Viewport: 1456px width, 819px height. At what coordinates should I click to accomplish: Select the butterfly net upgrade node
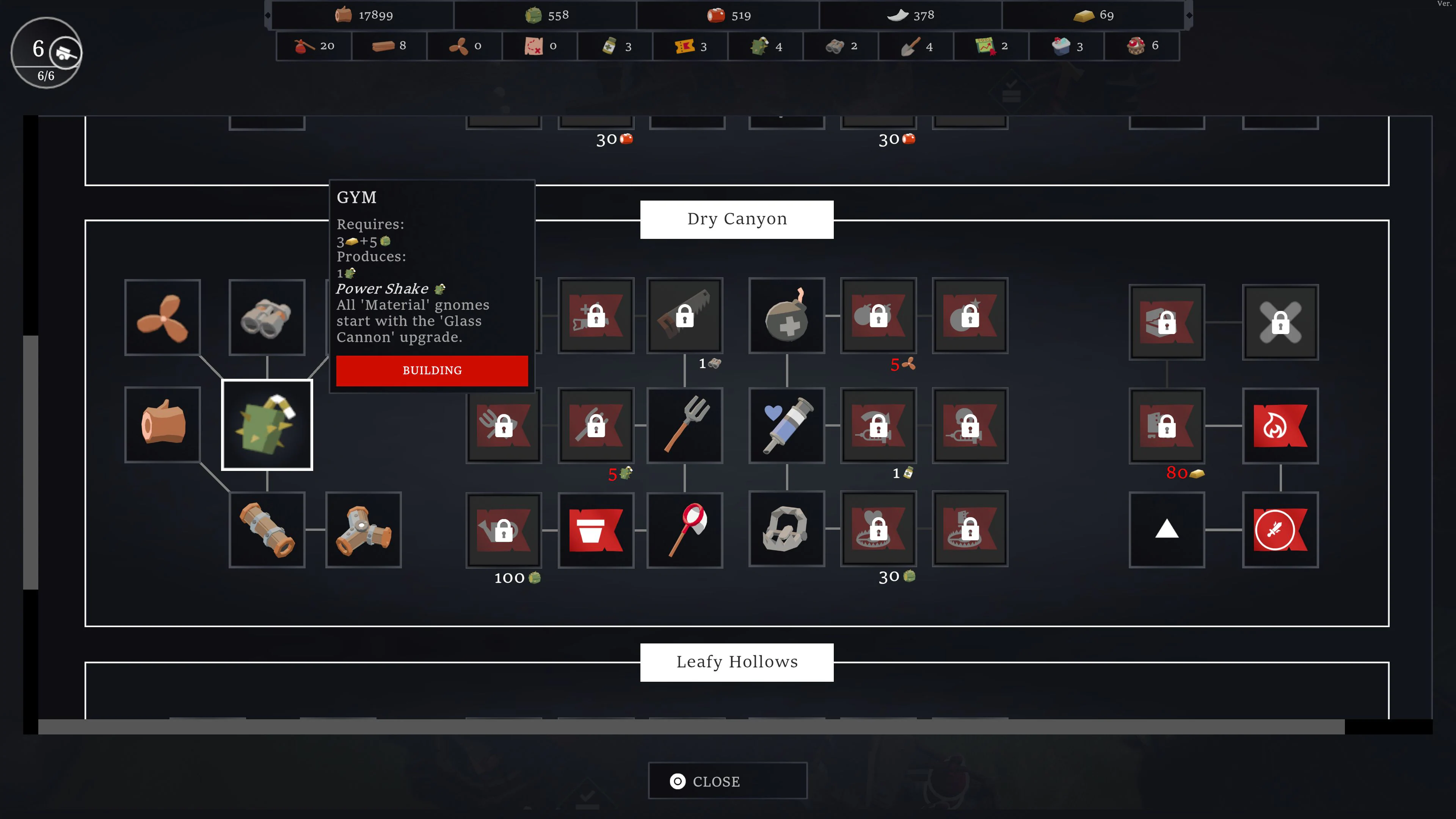tap(685, 530)
